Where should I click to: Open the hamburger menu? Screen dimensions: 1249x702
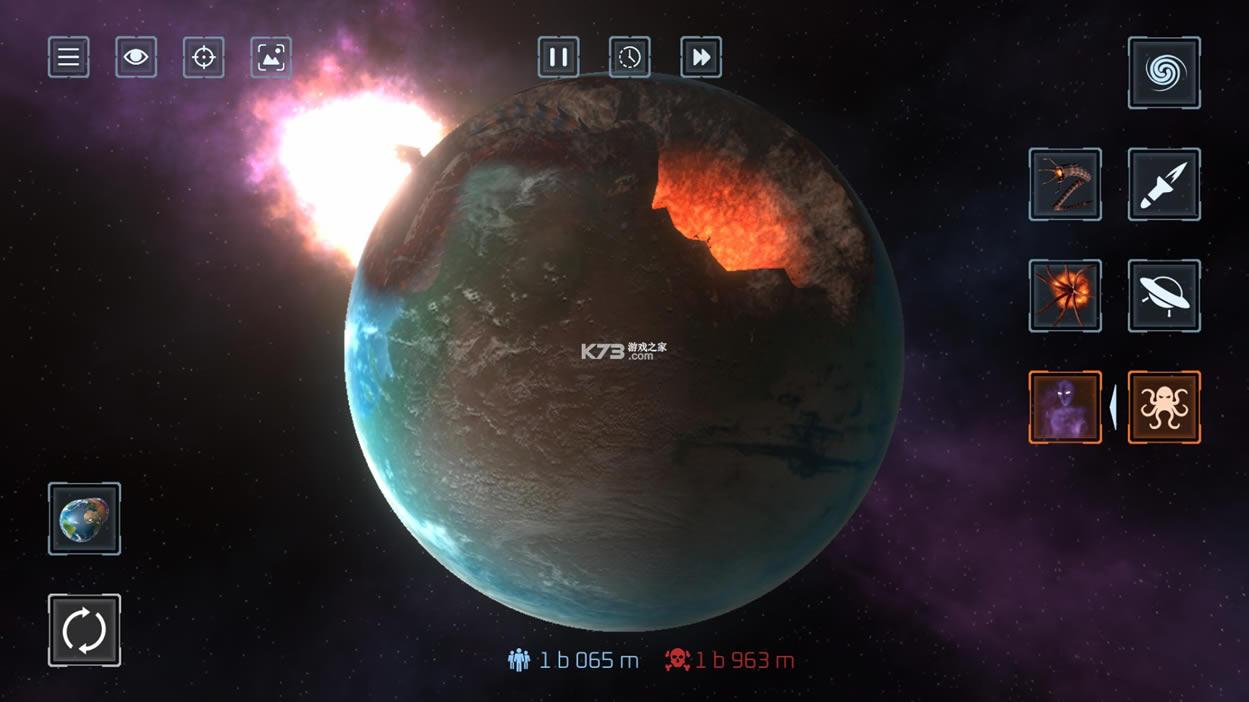click(69, 58)
